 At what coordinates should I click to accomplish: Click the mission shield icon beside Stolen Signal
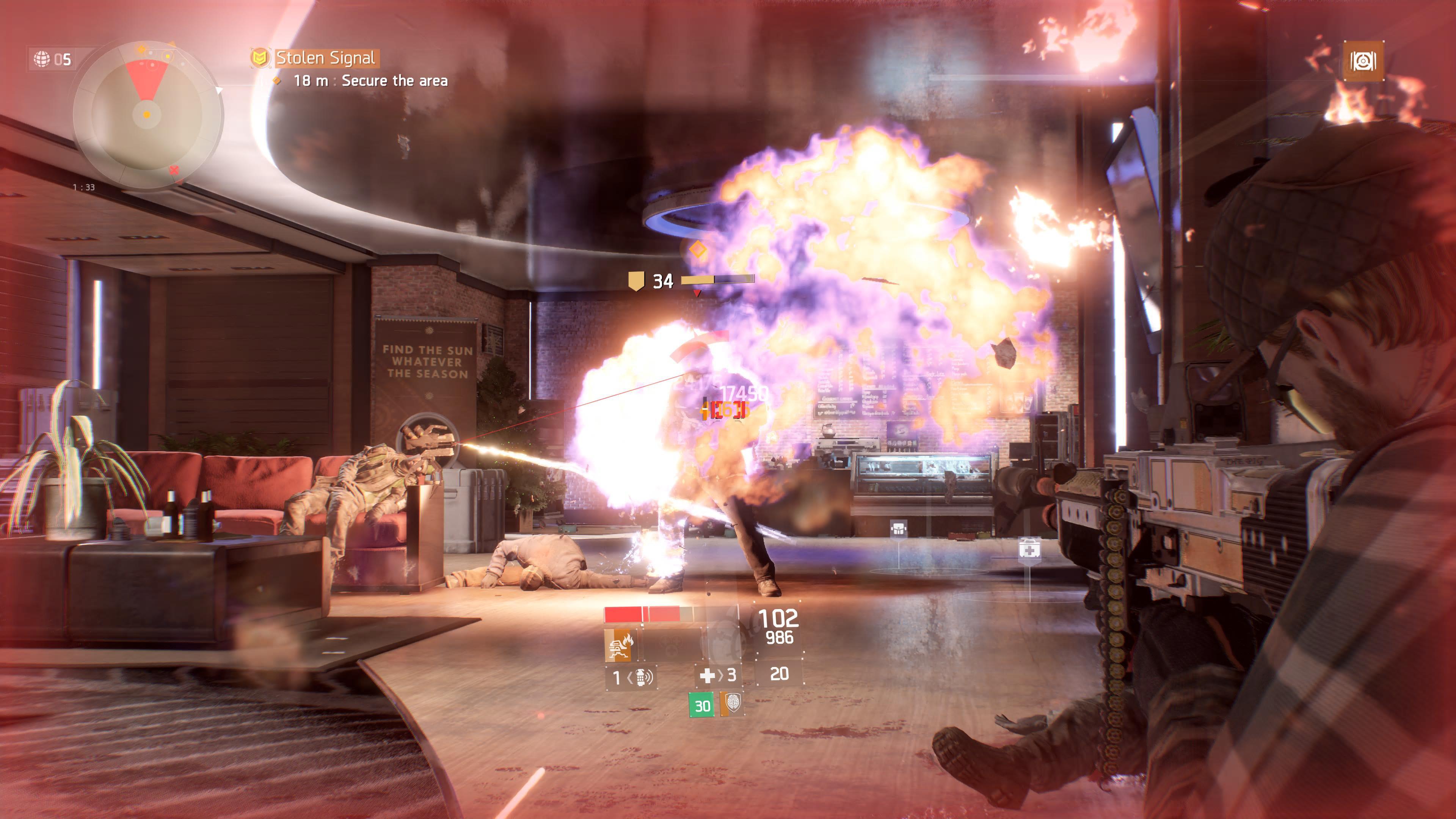pos(260,57)
